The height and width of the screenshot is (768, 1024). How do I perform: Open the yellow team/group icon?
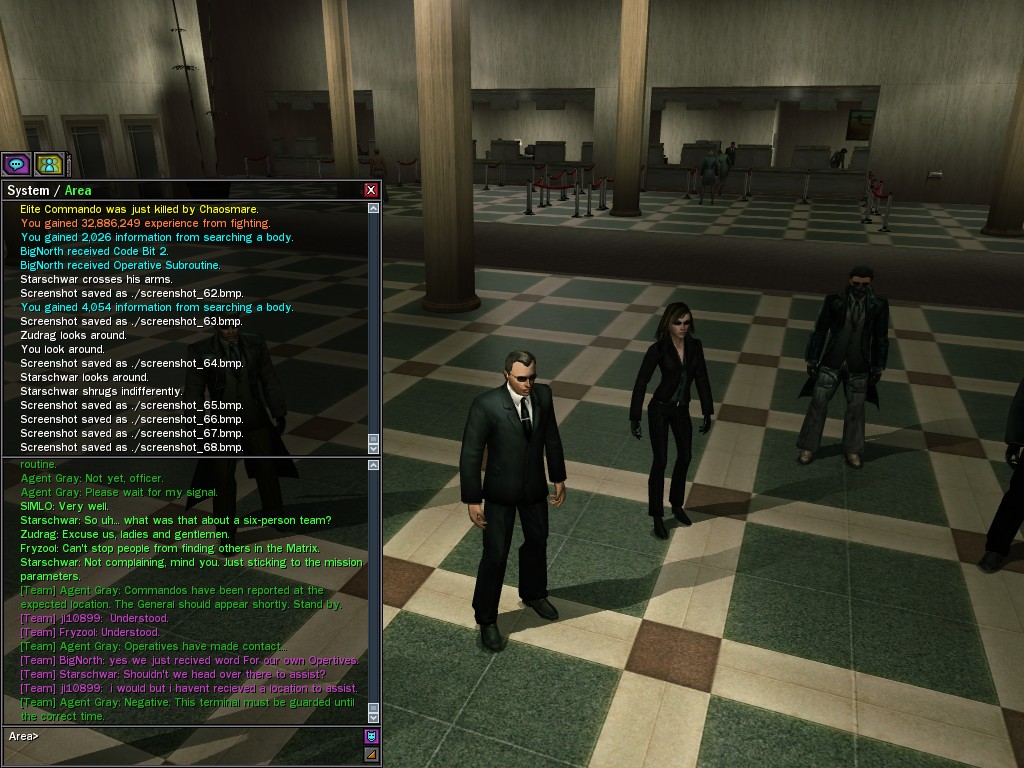tap(48, 165)
